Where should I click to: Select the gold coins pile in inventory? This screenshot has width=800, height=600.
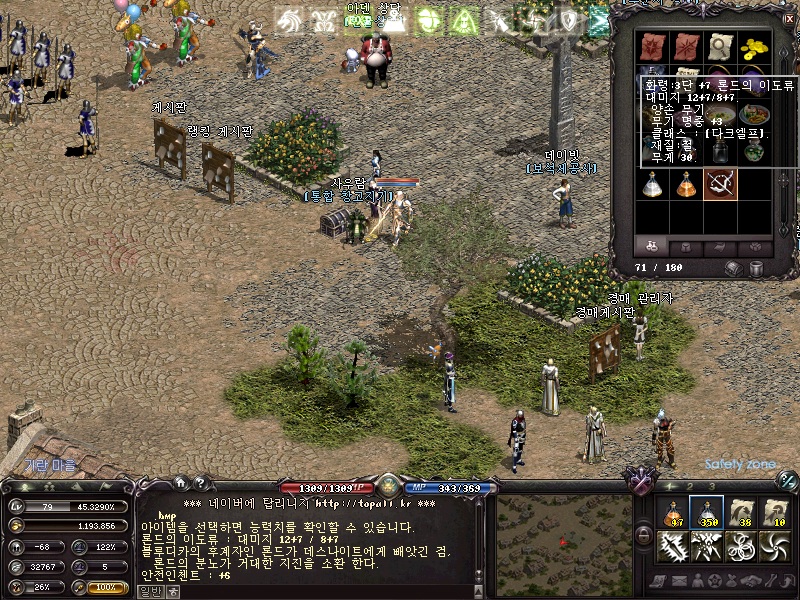click(x=753, y=46)
